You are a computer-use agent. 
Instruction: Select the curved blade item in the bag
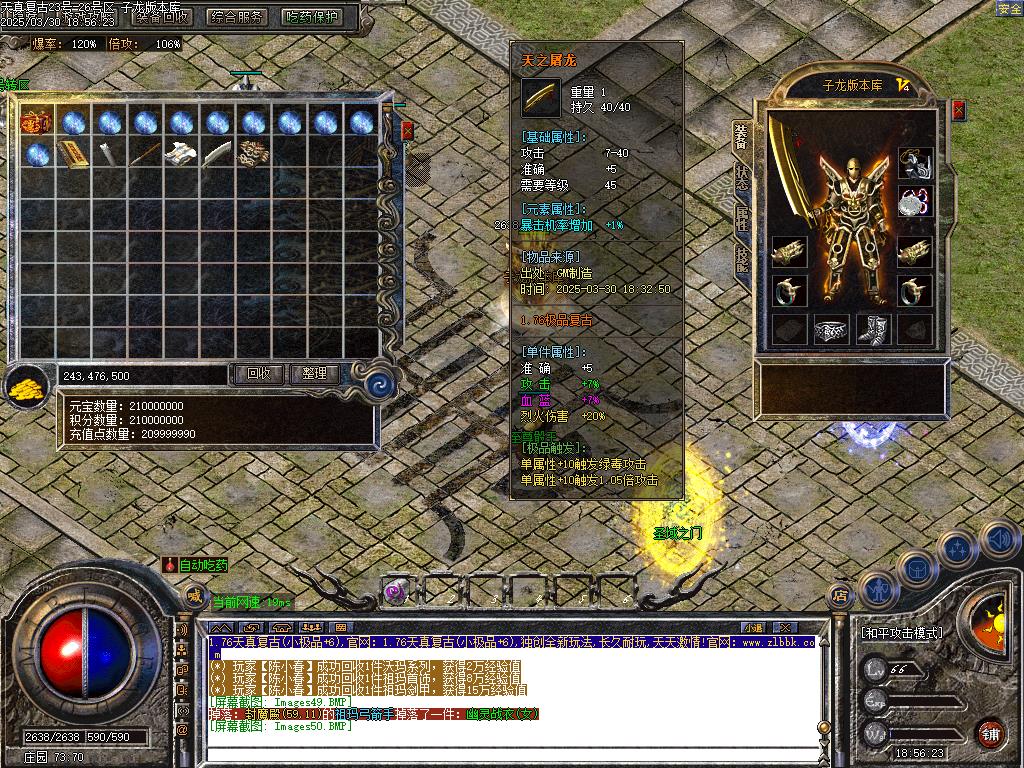216,155
